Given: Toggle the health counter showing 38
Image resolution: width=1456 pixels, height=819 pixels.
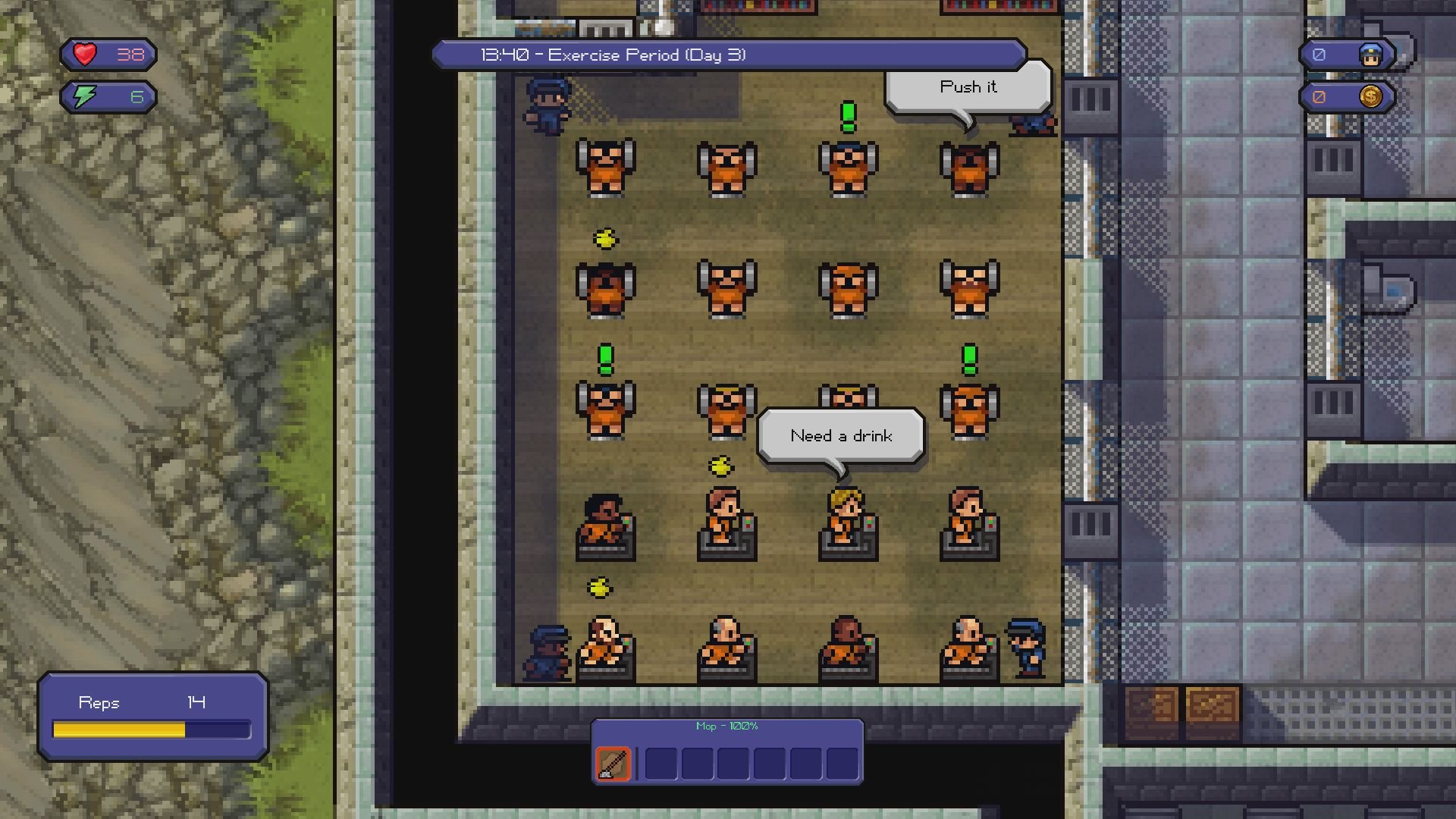Looking at the screenshot, I should 129,54.
